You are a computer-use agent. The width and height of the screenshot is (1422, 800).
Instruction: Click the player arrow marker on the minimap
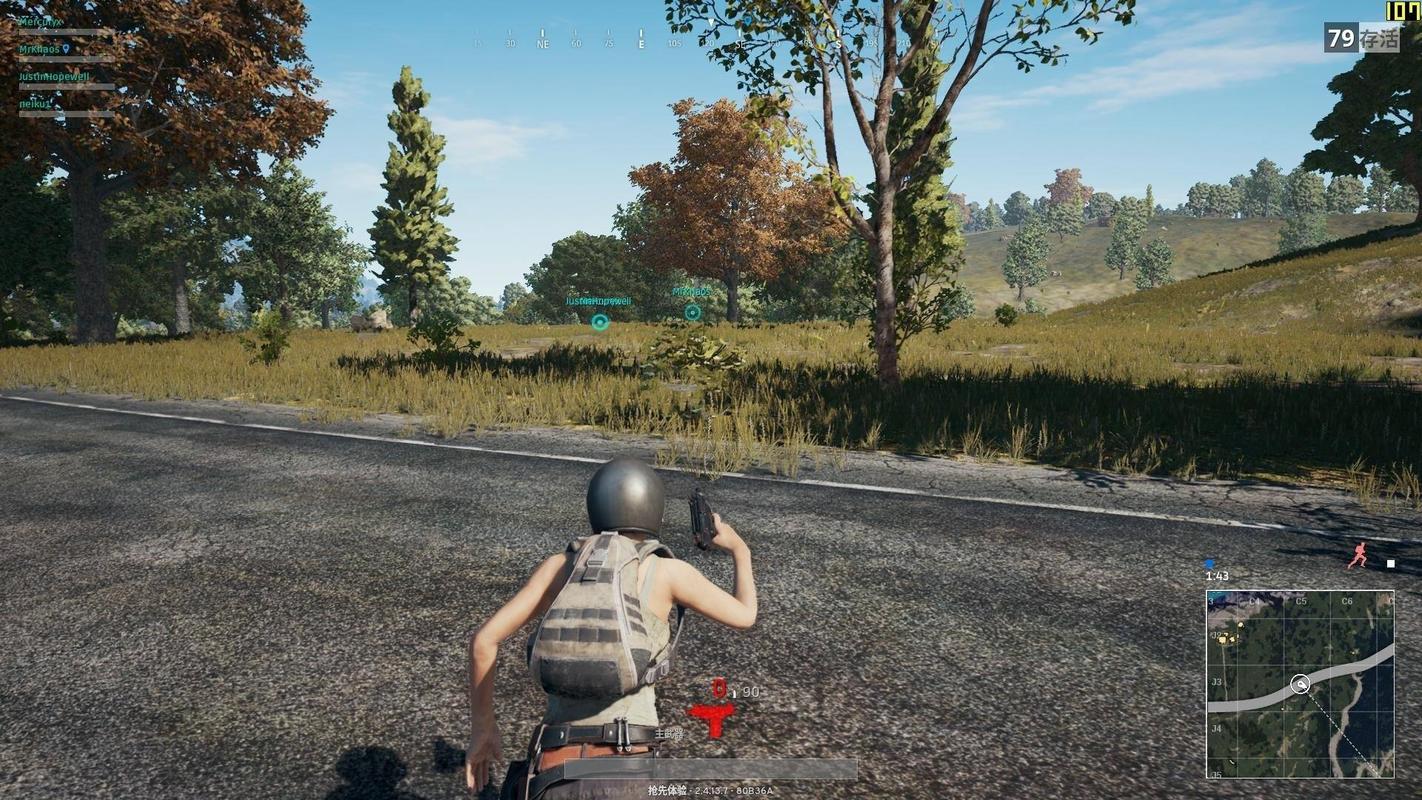coord(1301,684)
